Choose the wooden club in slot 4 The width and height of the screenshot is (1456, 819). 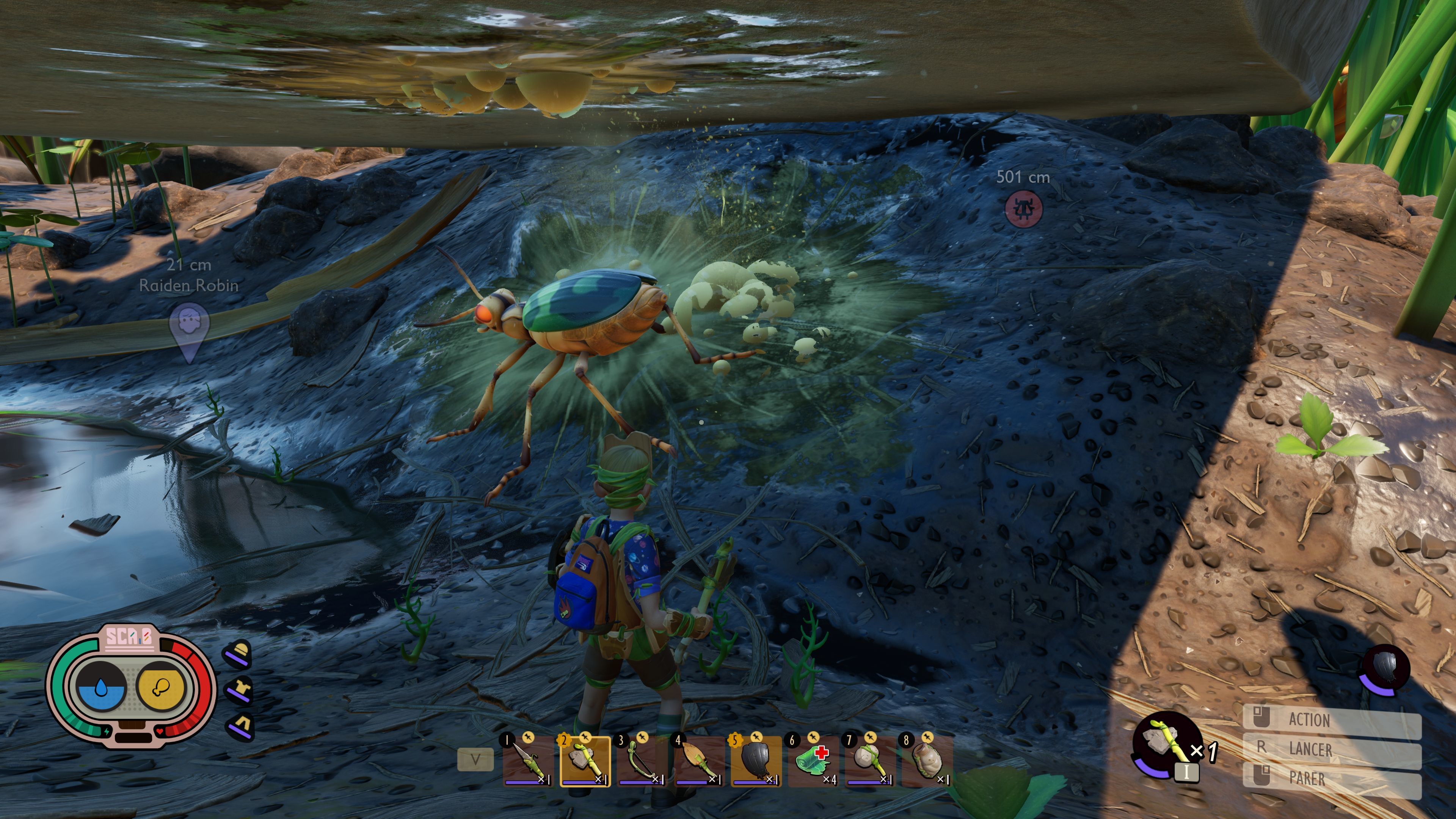pyautogui.click(x=699, y=761)
